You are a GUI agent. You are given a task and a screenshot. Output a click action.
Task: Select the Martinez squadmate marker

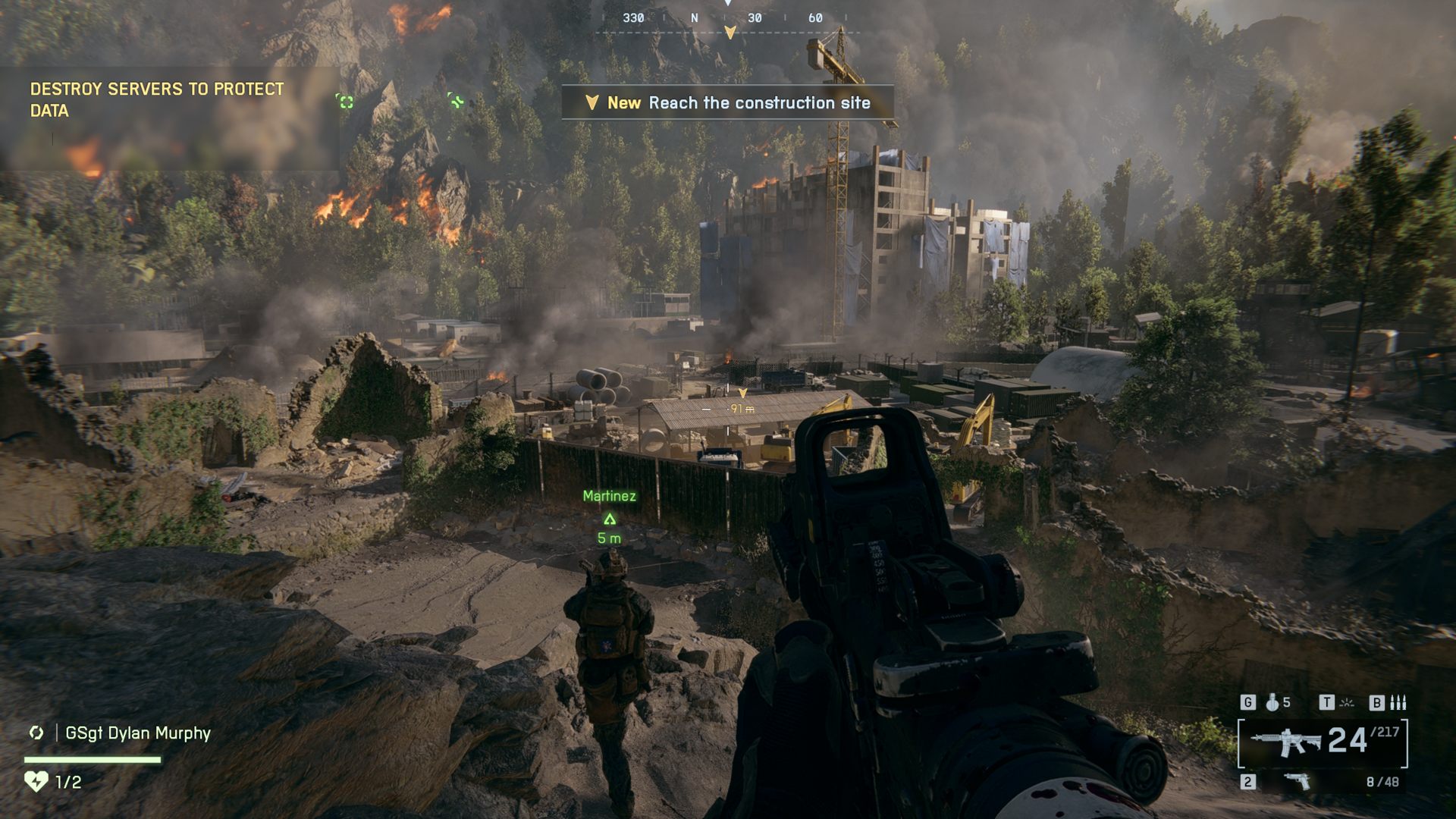pos(609,519)
